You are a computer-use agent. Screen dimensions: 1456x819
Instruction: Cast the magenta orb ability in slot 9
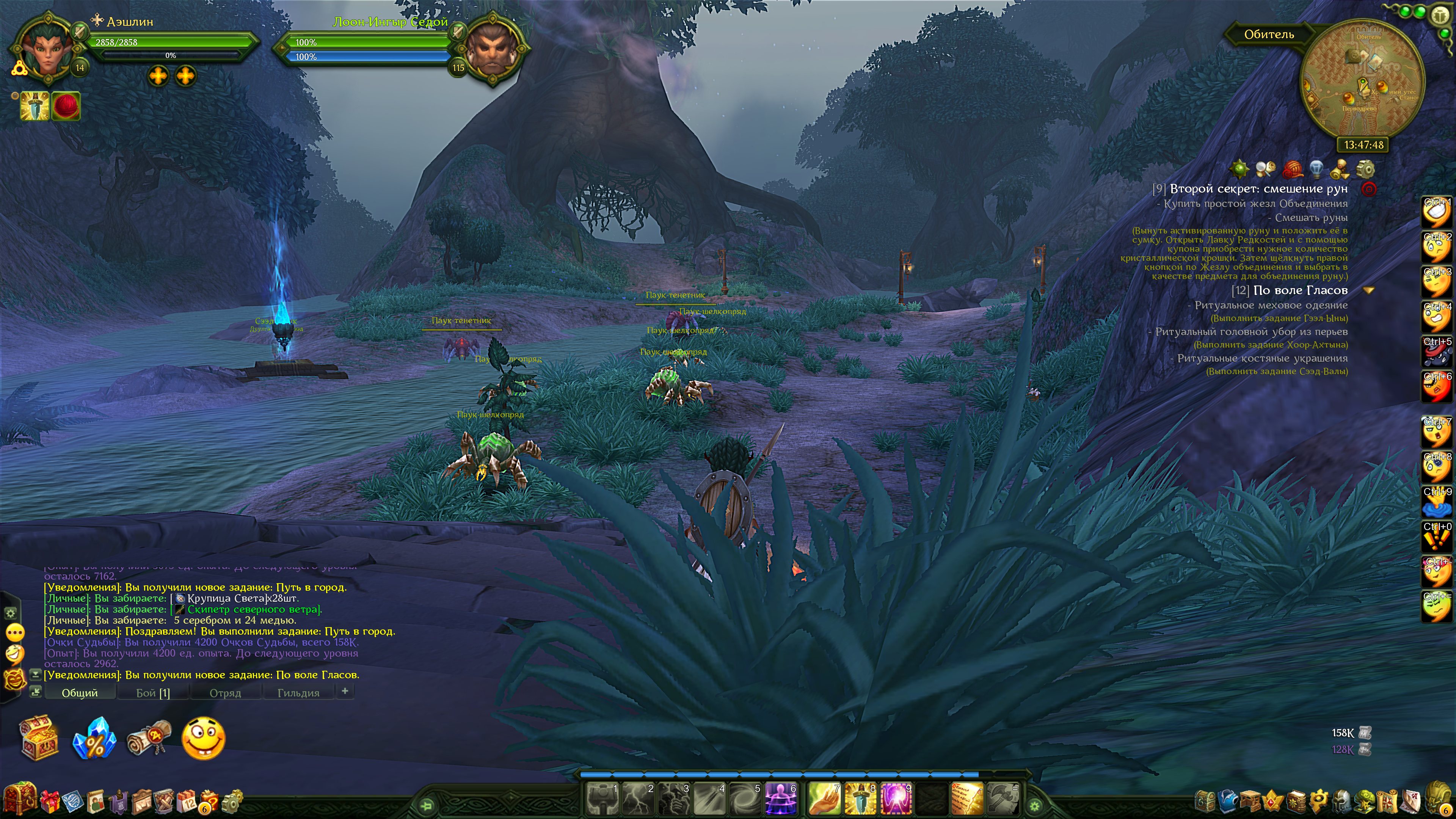(x=896, y=799)
